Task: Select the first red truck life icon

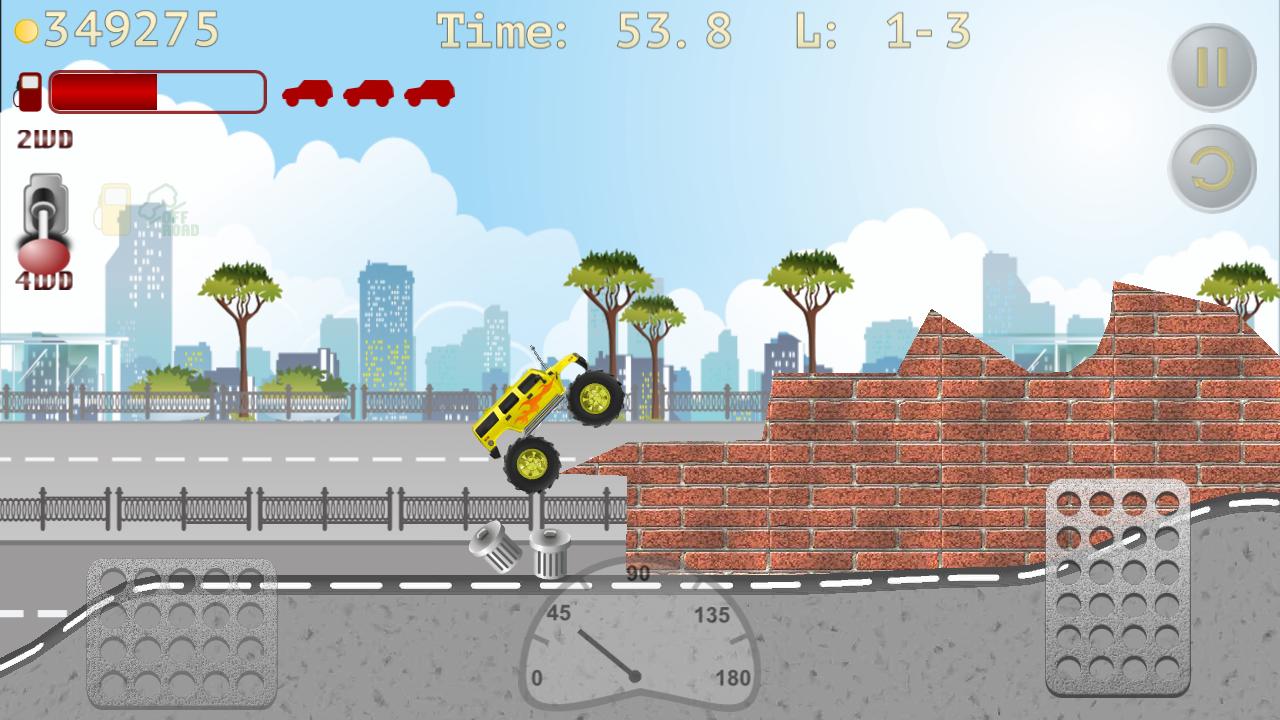Action: coord(306,93)
